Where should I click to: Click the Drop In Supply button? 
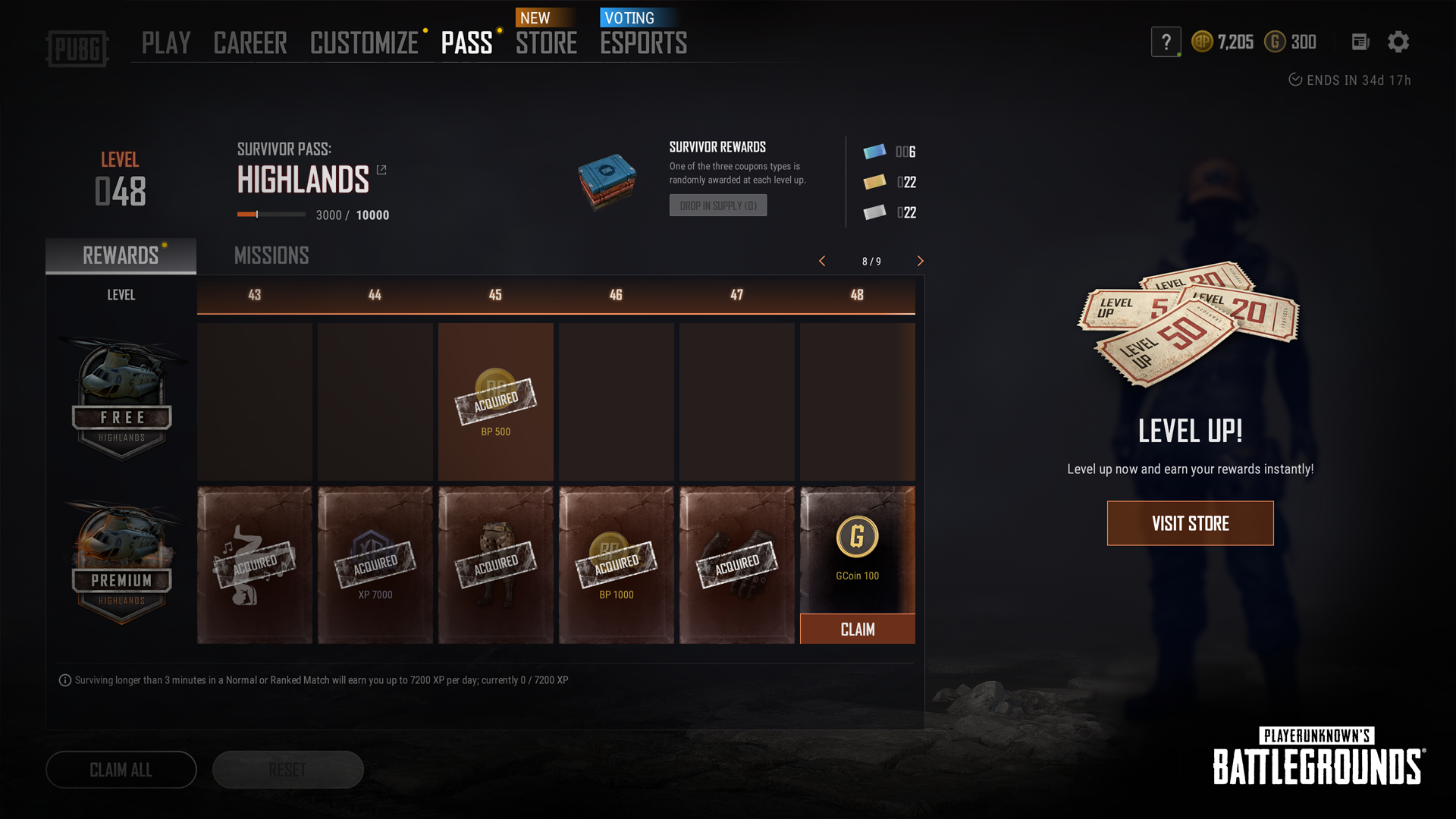click(717, 206)
